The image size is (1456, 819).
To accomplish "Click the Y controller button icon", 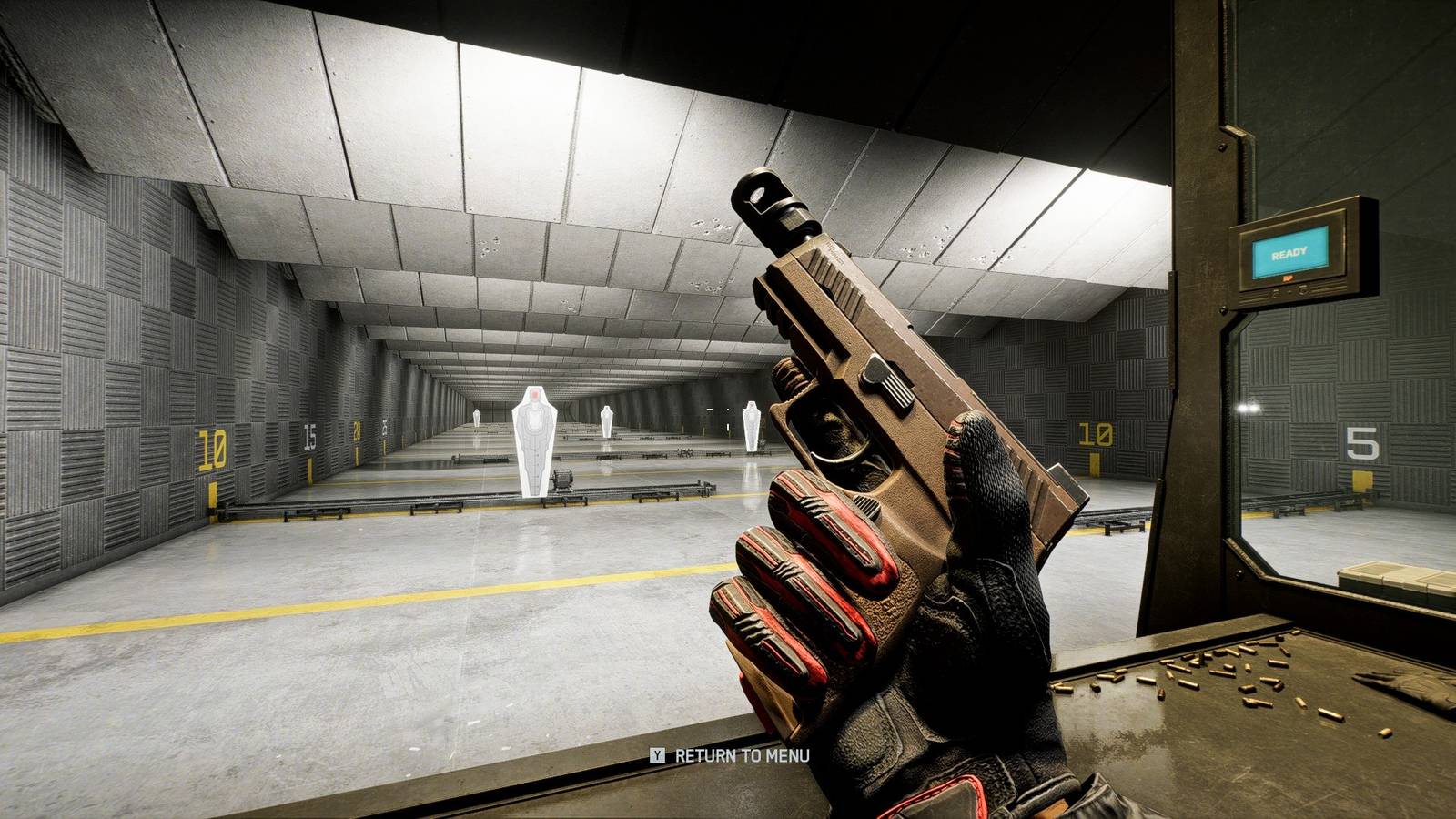I will tap(657, 754).
